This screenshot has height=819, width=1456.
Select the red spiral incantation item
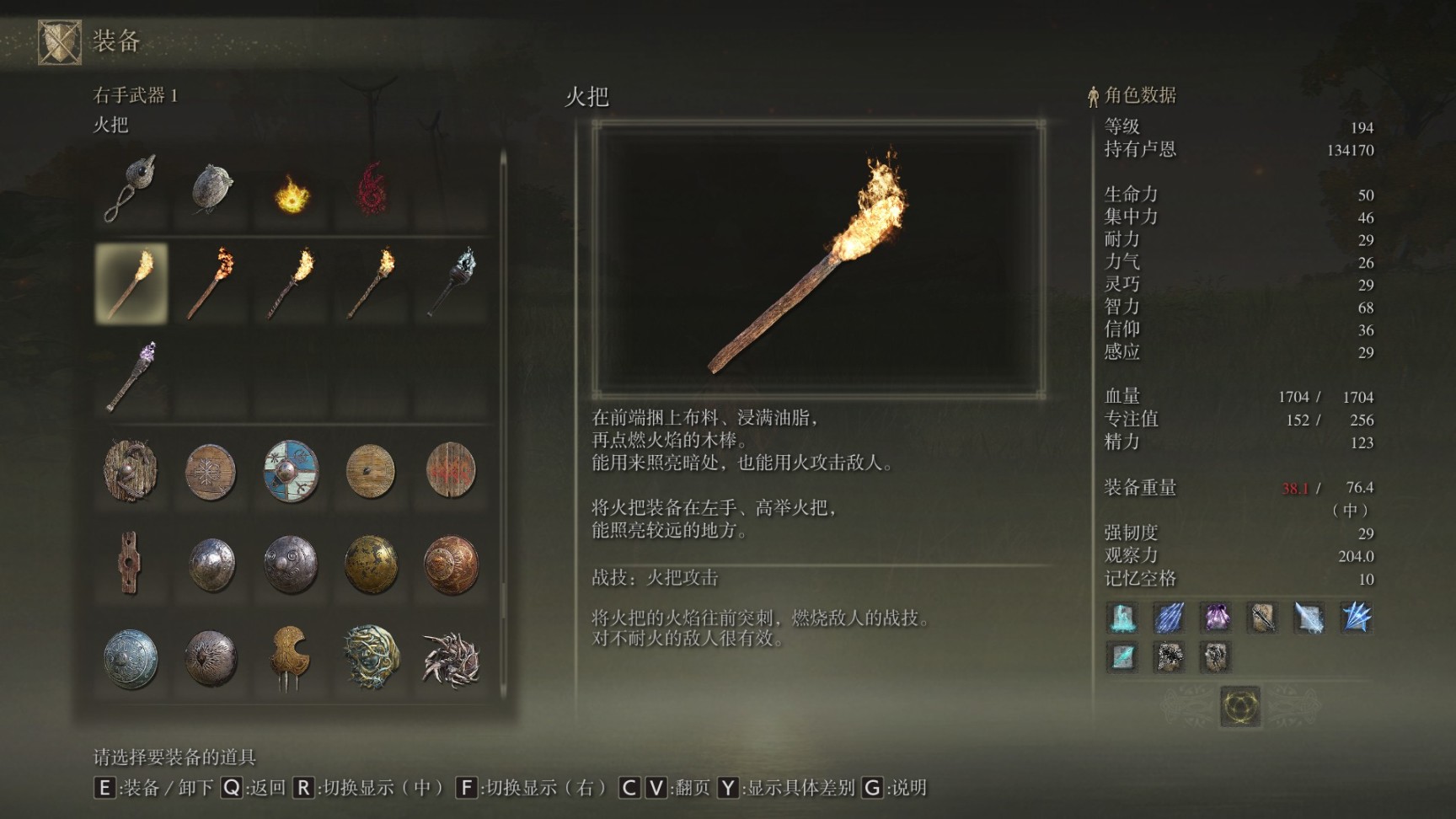pos(371,189)
